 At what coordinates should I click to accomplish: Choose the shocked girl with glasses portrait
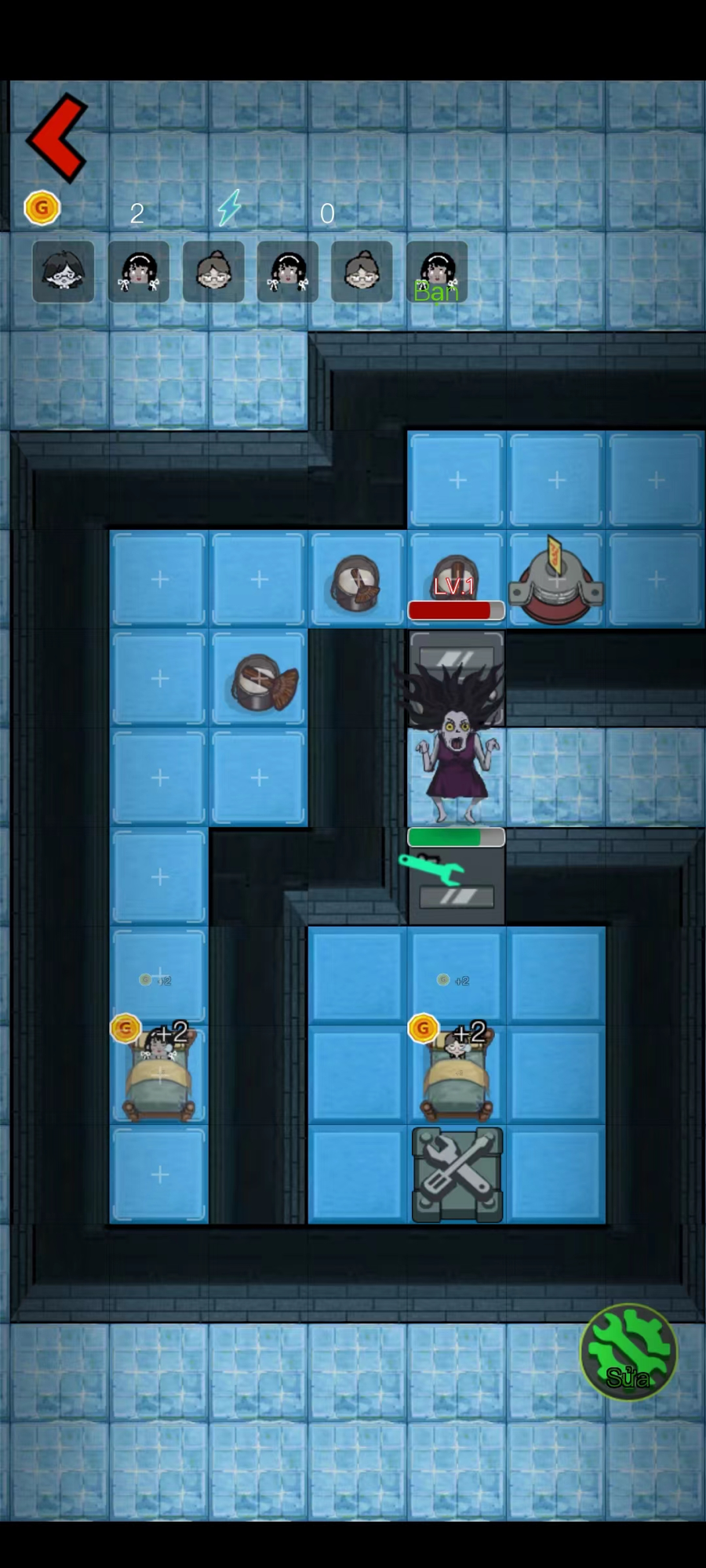point(64,272)
